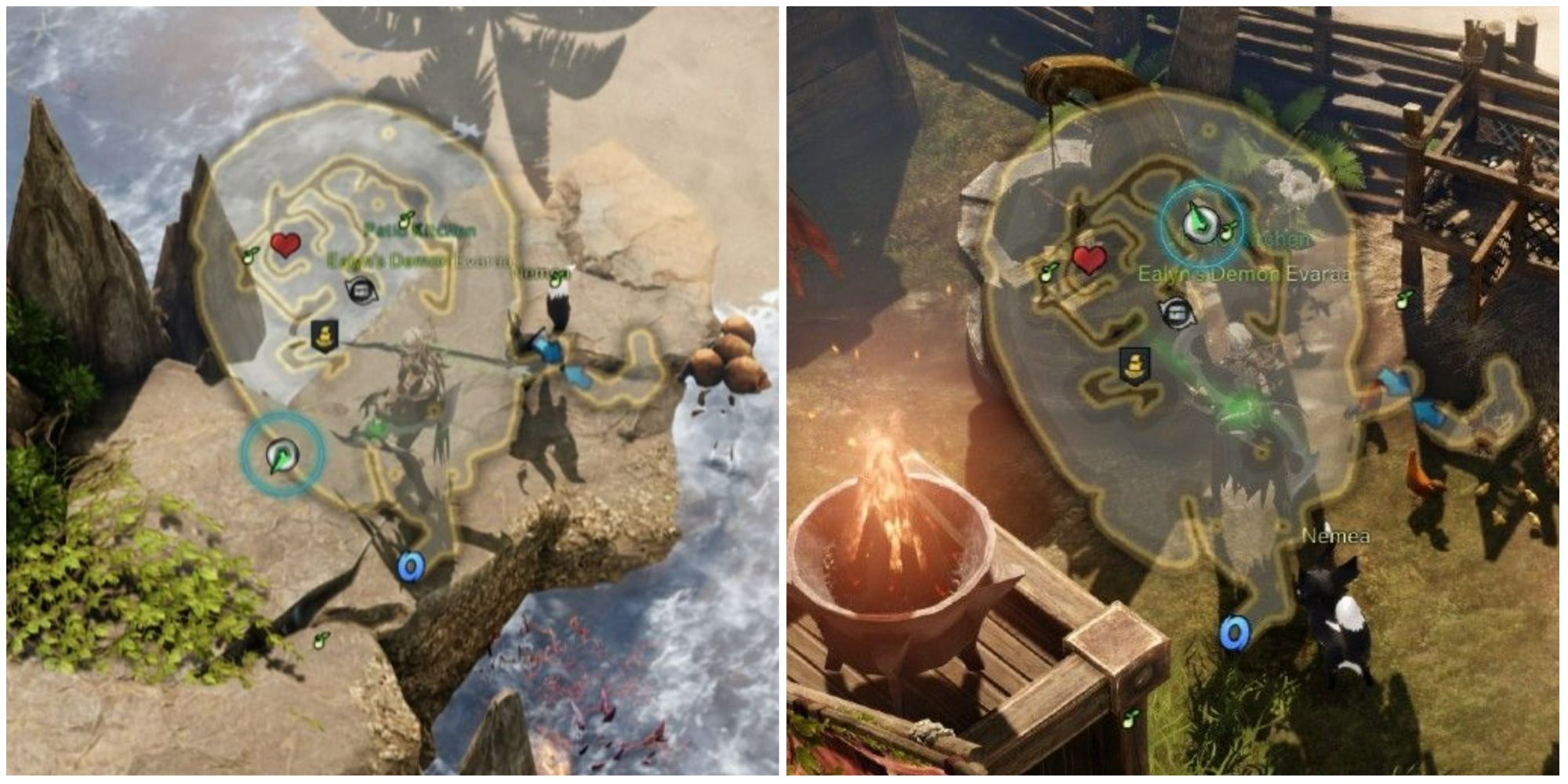Screen dimensions: 1568x784
Task: Select the mokoko sprout icon near the heart
Action: [x=249, y=254]
